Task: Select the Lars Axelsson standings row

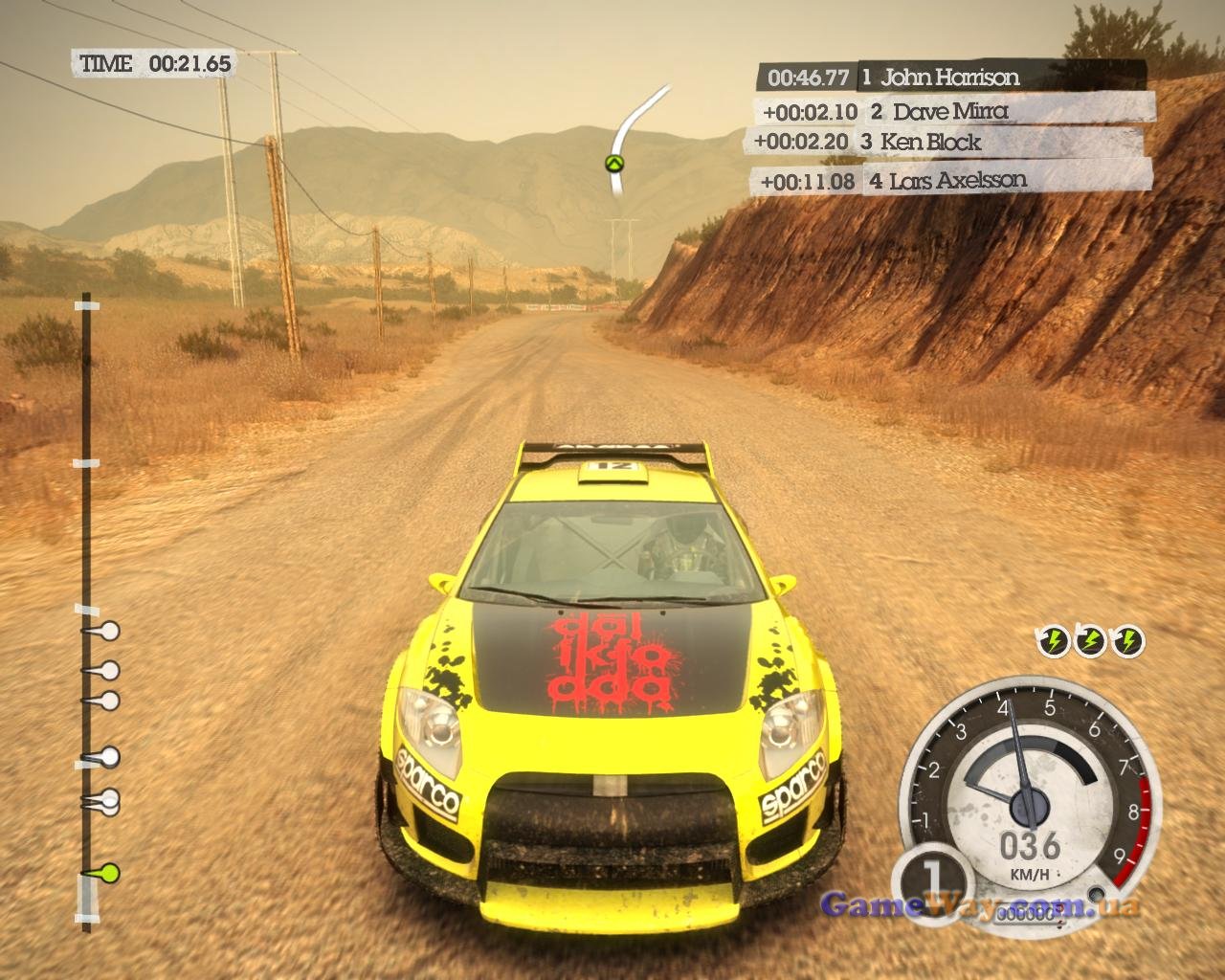Action: click(x=954, y=179)
